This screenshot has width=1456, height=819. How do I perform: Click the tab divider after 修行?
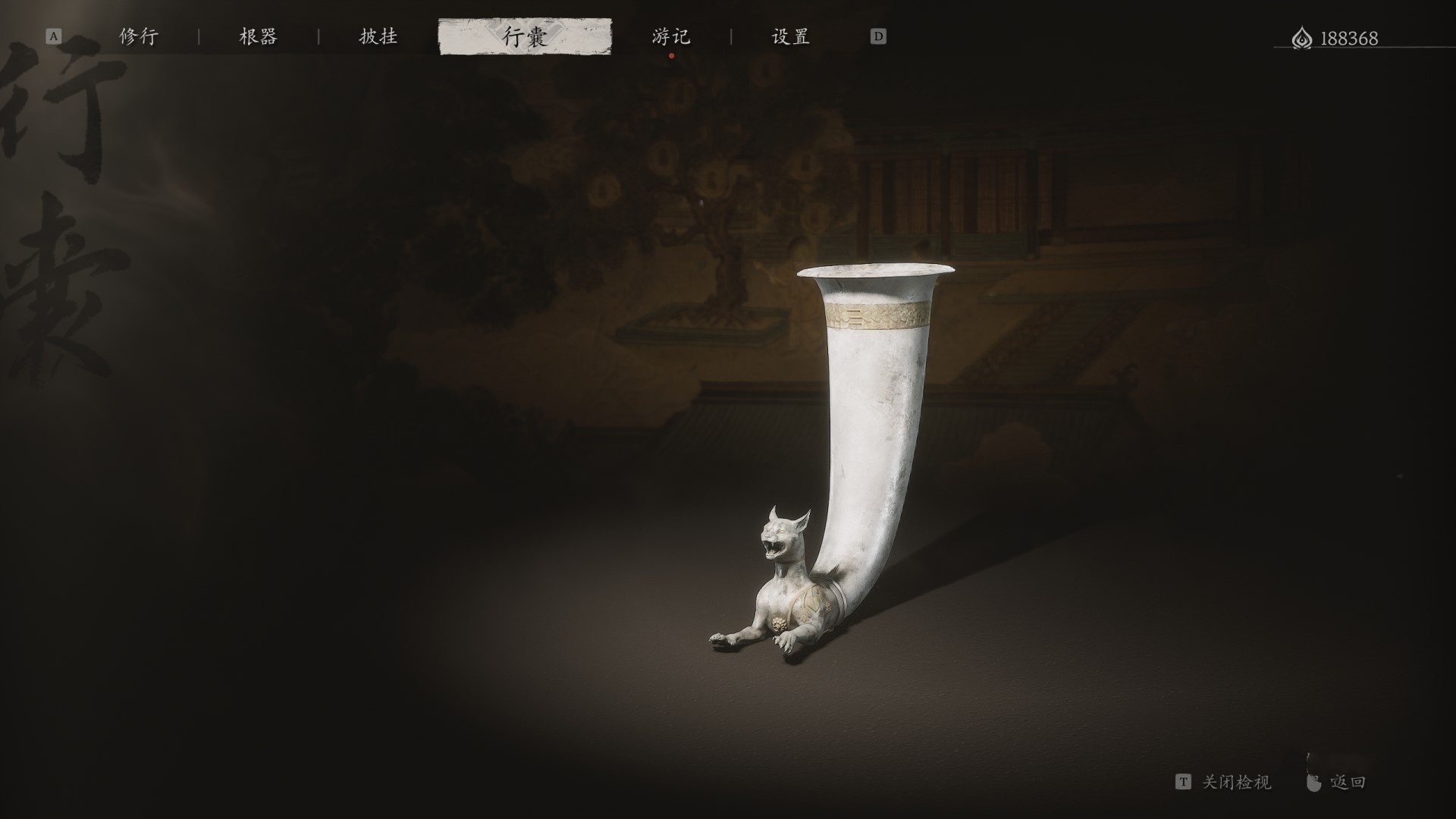pos(199,36)
